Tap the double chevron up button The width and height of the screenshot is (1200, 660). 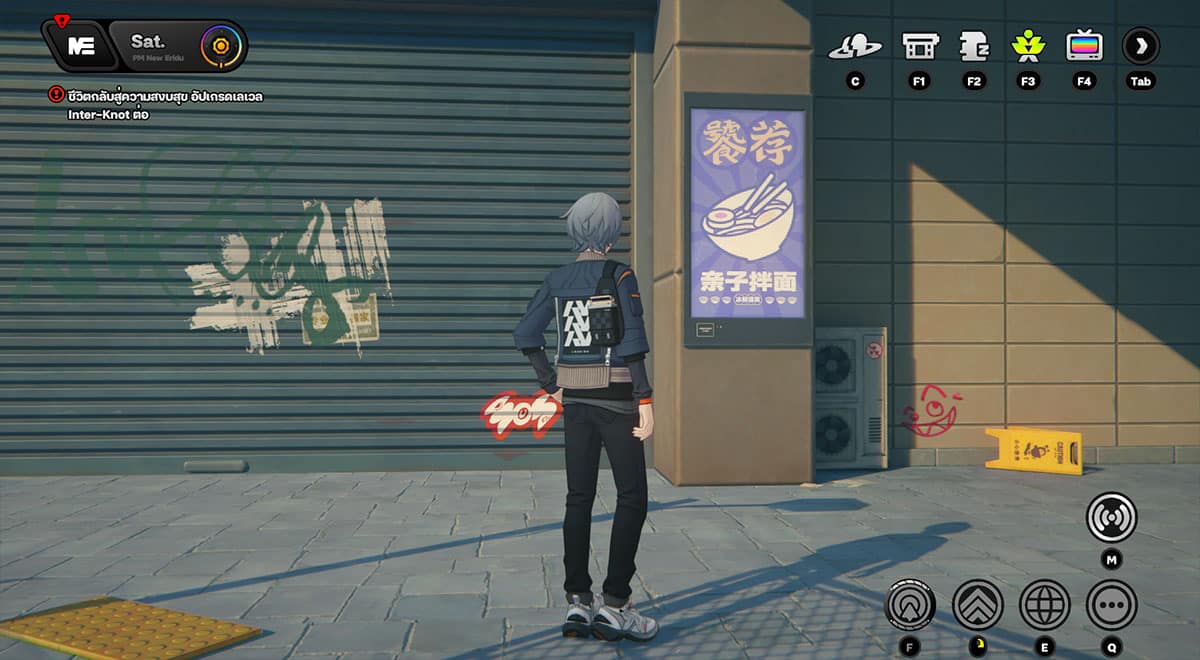pos(977,604)
